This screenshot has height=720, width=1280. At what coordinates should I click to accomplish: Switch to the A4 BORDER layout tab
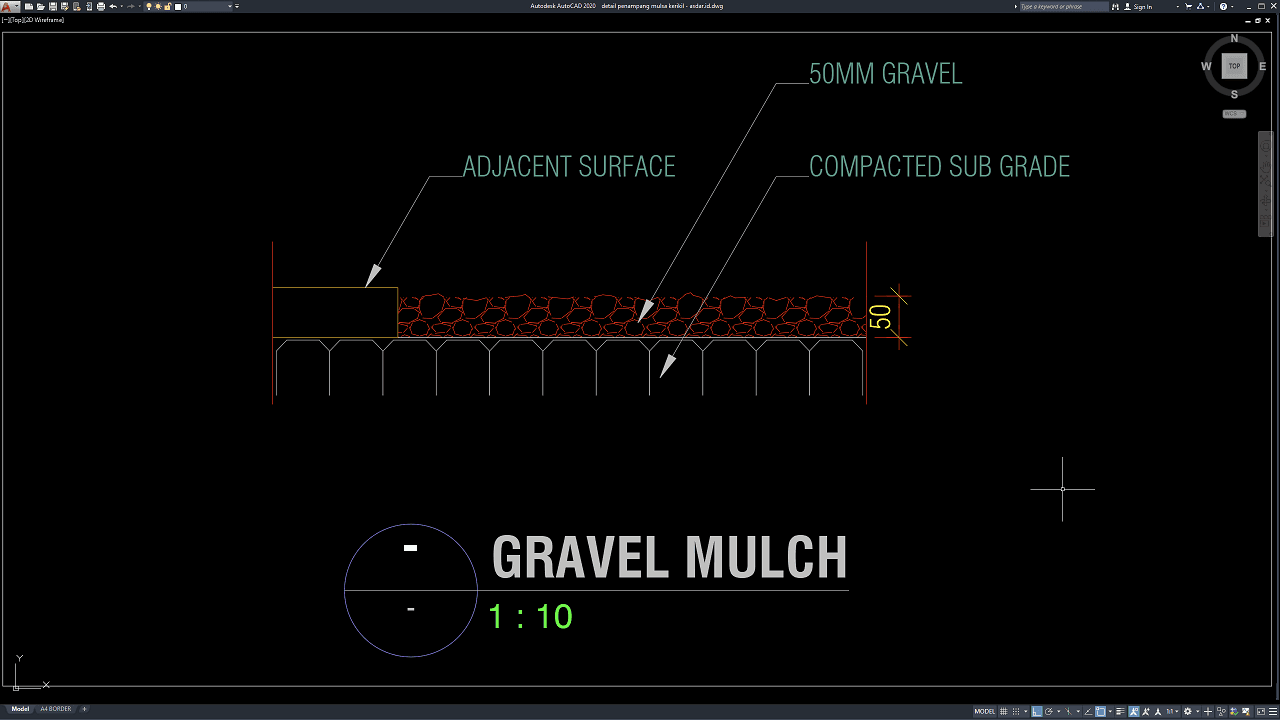[55, 709]
